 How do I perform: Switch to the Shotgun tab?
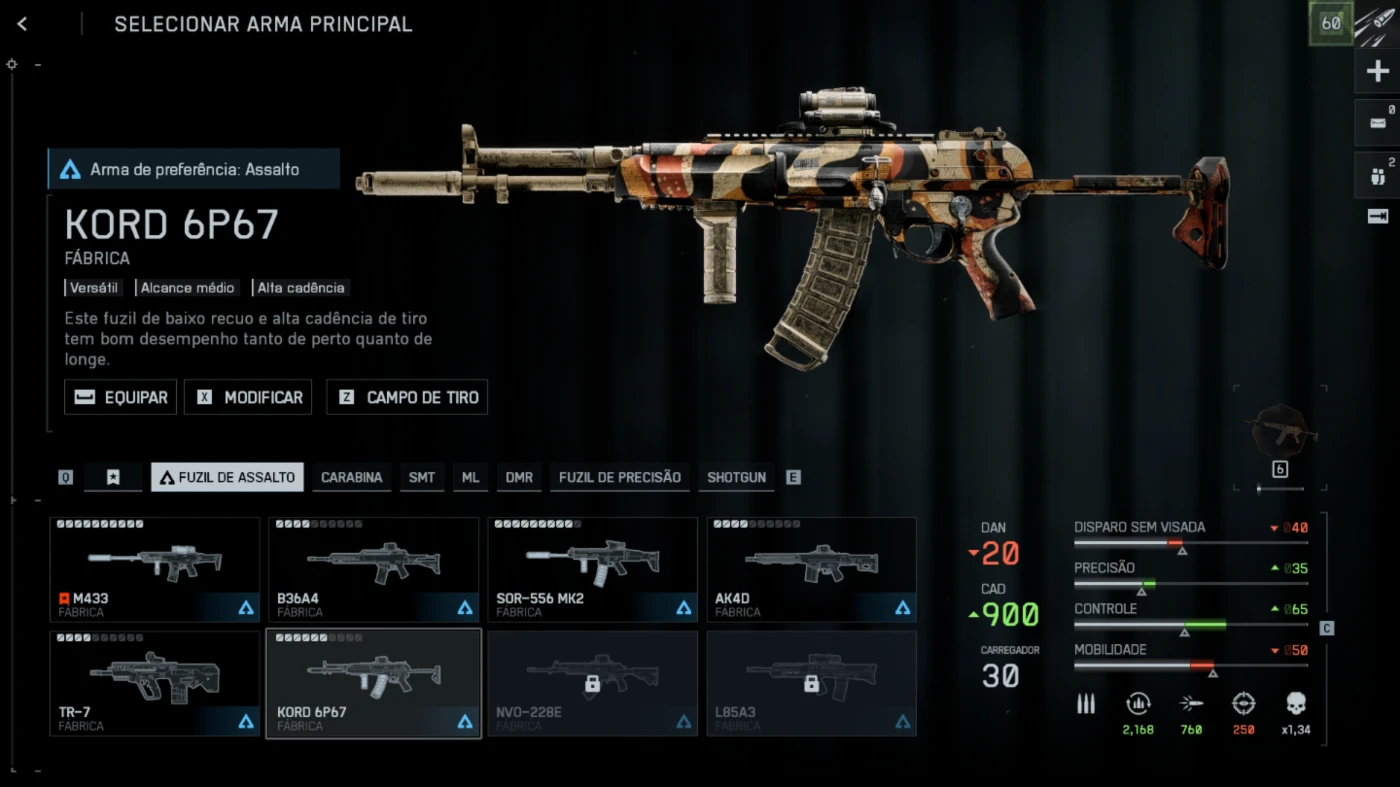[x=736, y=477]
